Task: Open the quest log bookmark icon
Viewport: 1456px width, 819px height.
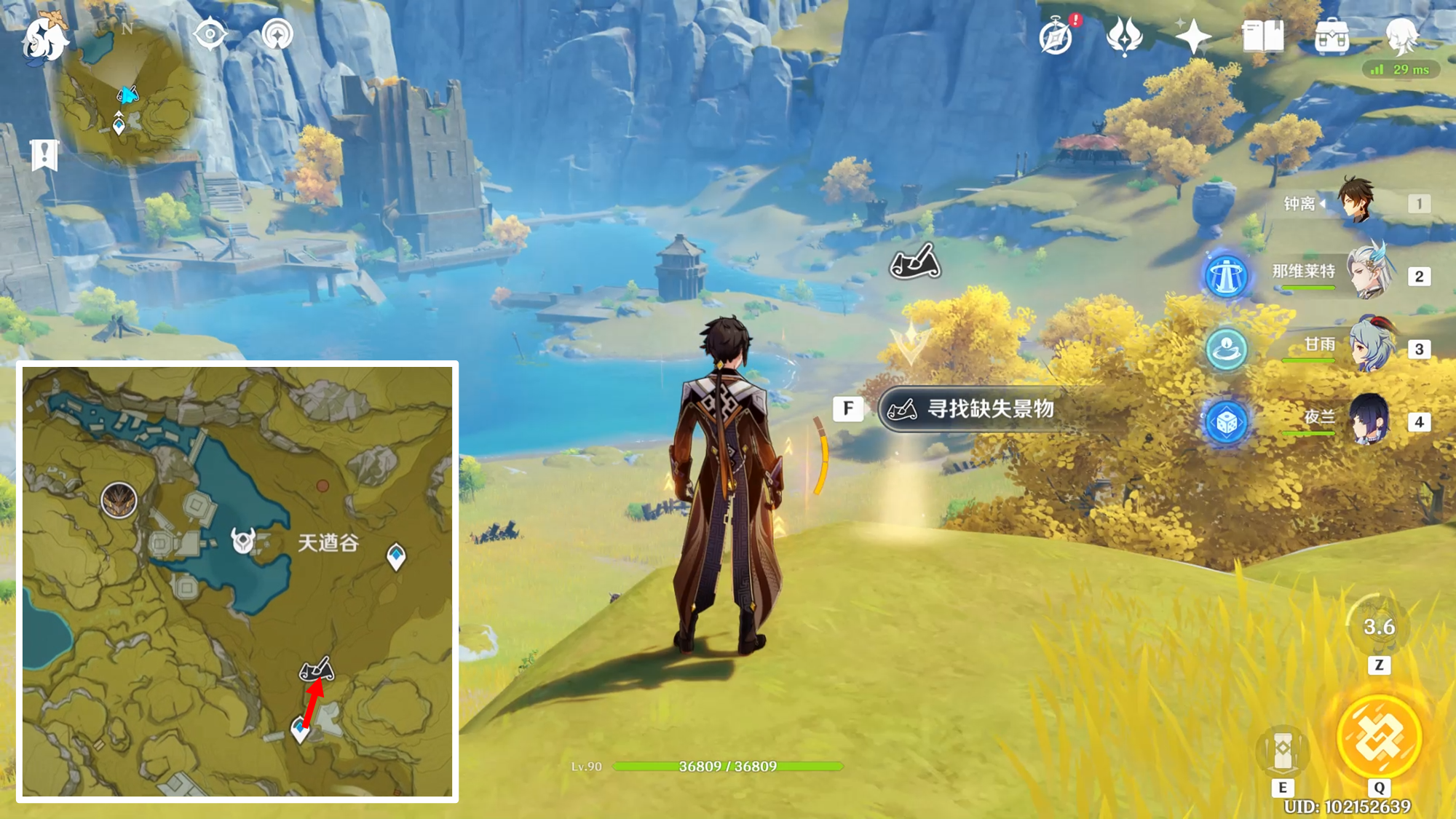Action: [44, 154]
